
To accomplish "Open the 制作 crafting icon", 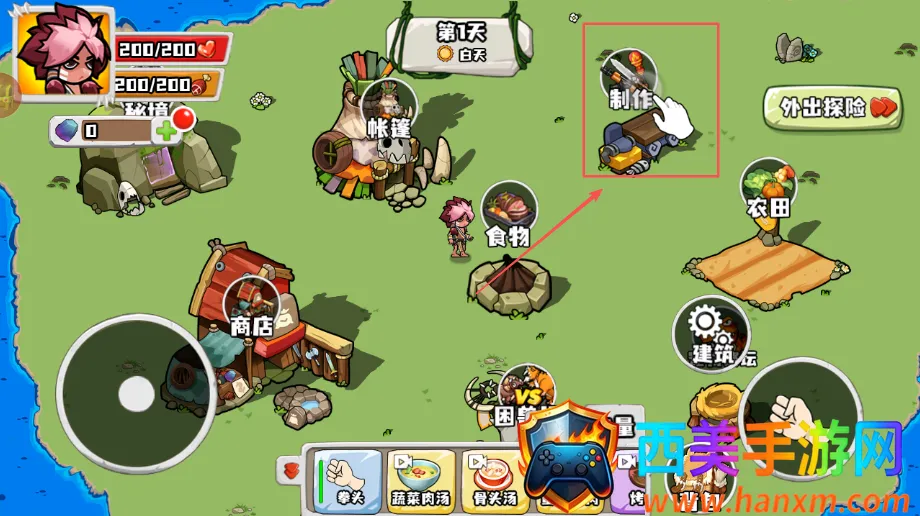I will coord(629,78).
